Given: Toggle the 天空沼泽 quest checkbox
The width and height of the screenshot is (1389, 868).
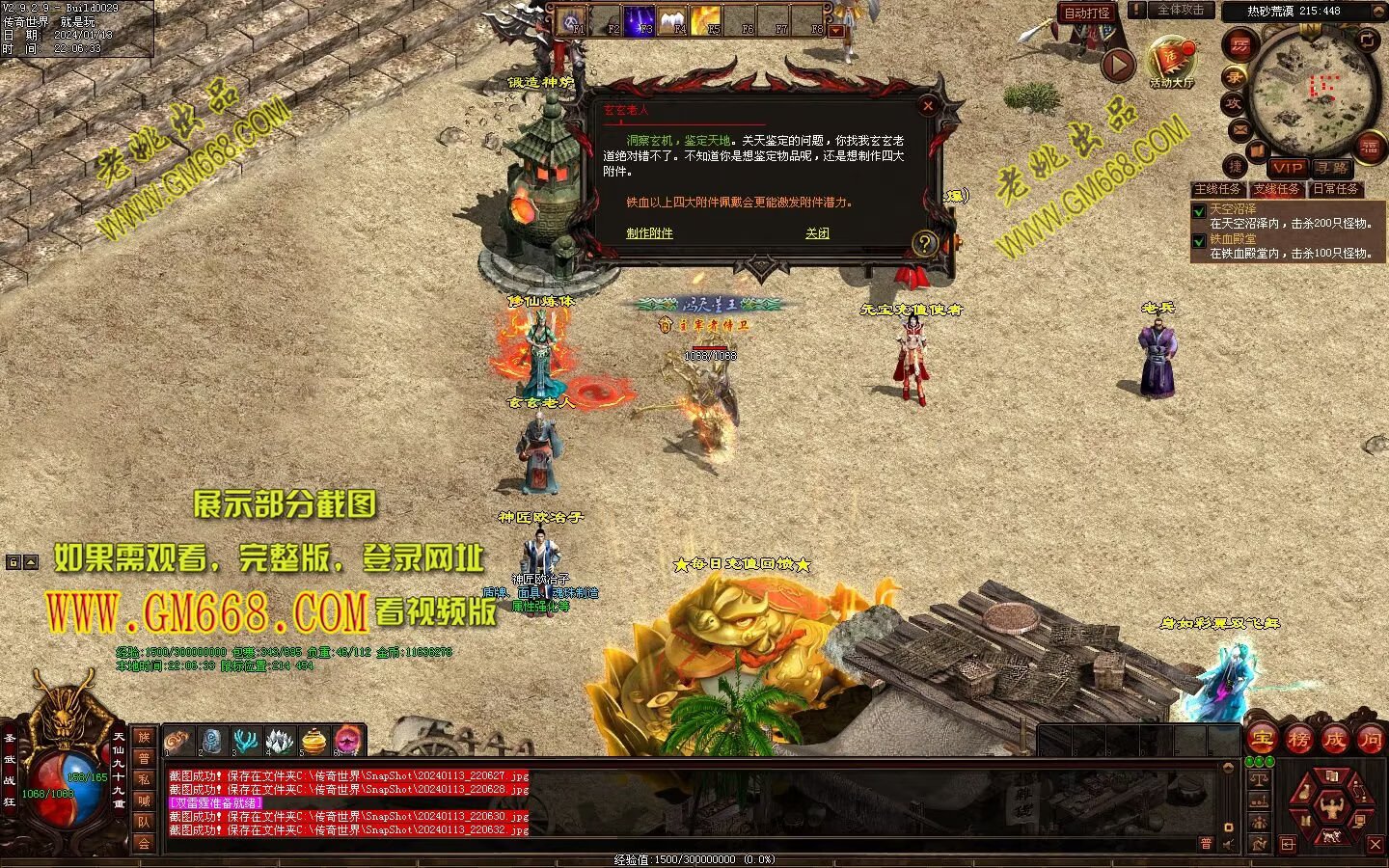Looking at the screenshot, I should [x=1199, y=210].
